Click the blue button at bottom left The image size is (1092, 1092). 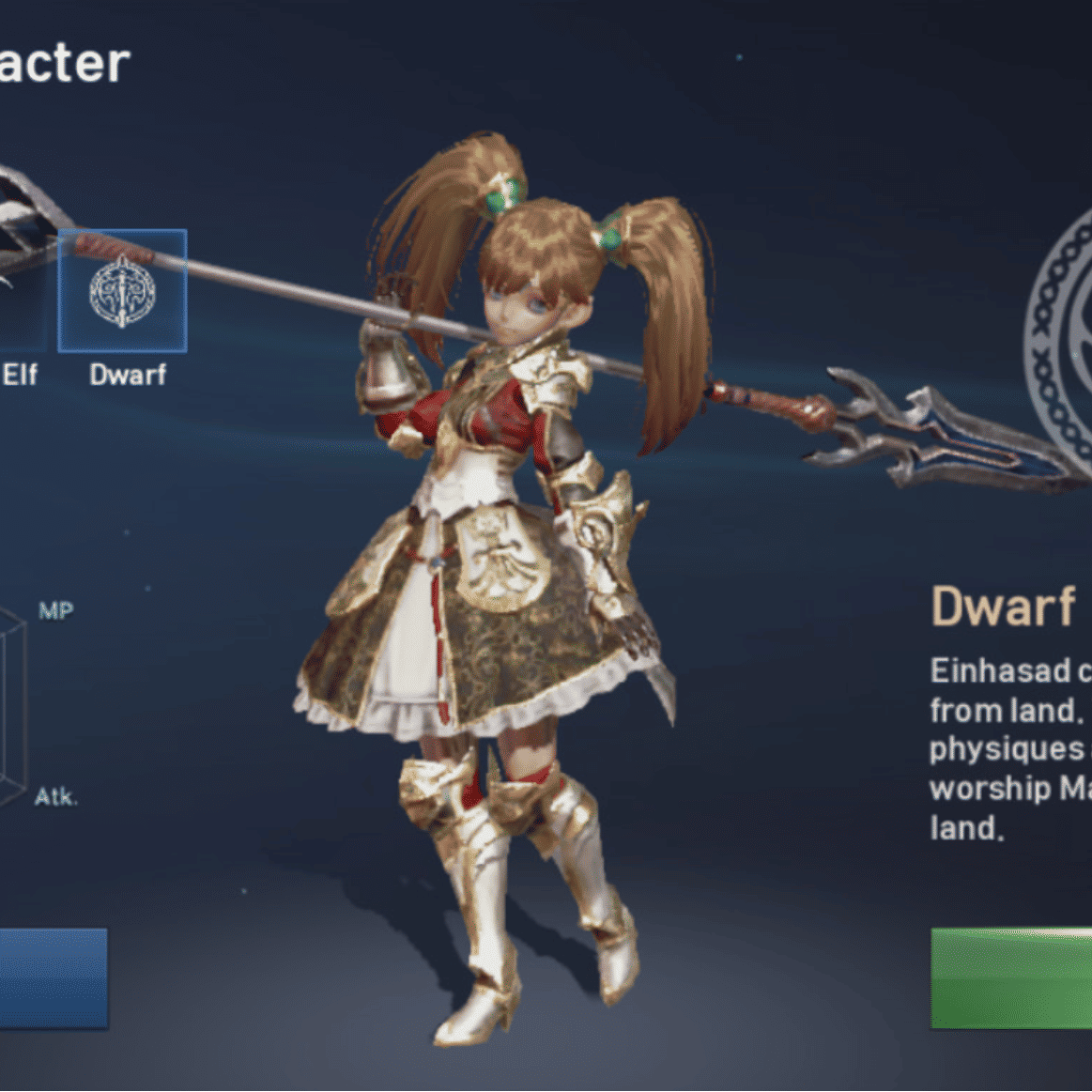[53, 978]
